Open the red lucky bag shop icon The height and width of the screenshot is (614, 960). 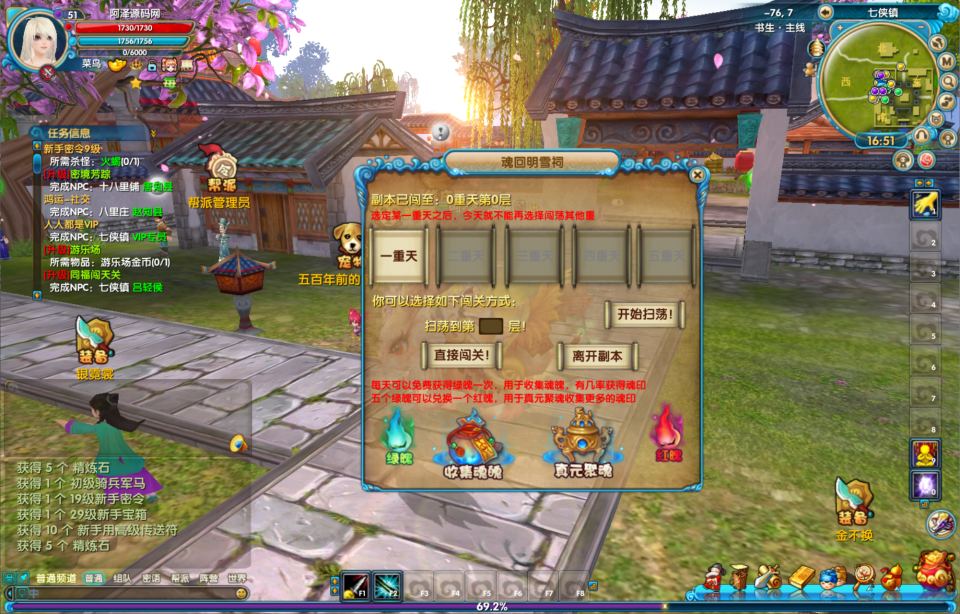(x=934, y=572)
